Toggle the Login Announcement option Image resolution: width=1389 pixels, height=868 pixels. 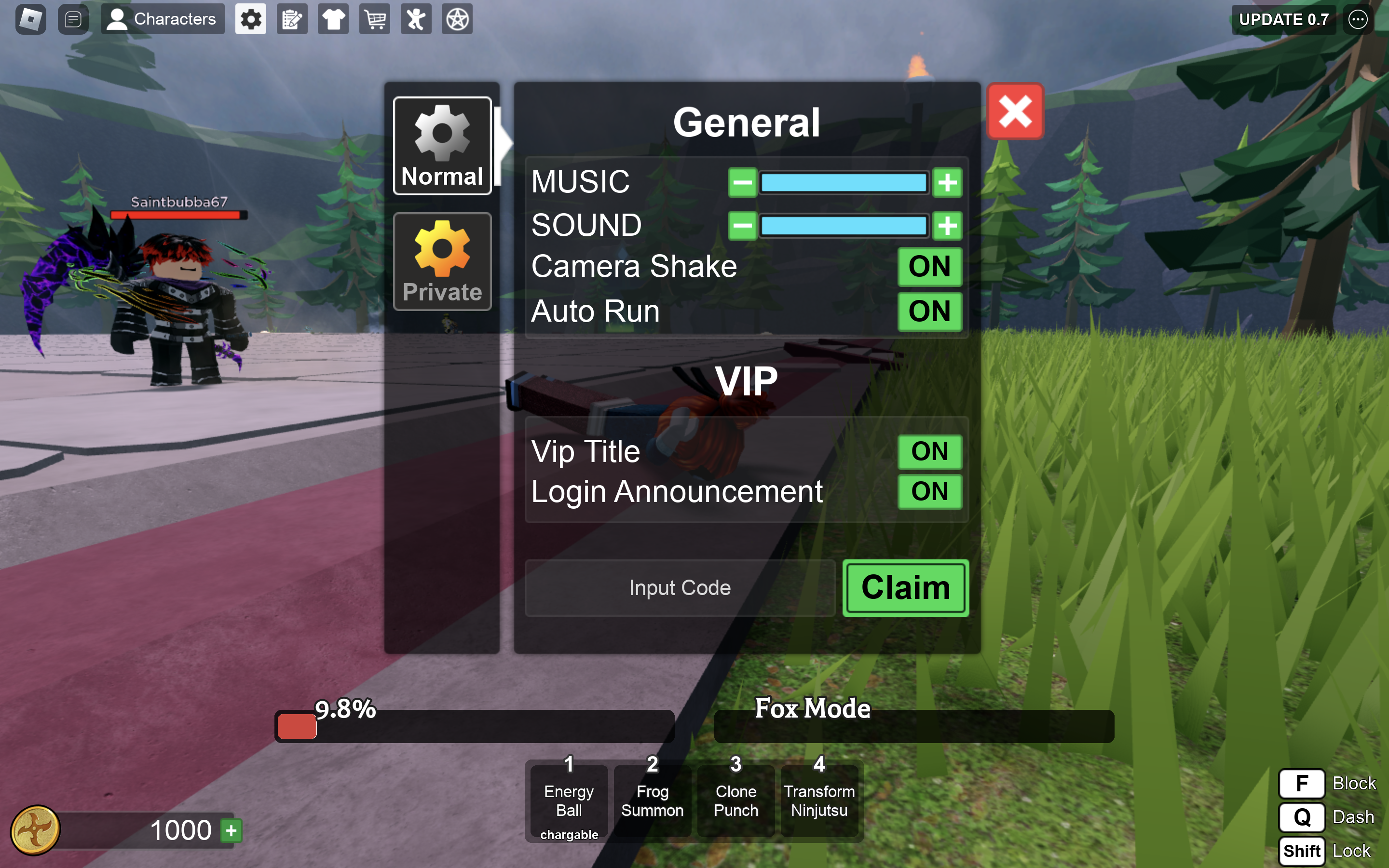pos(929,491)
